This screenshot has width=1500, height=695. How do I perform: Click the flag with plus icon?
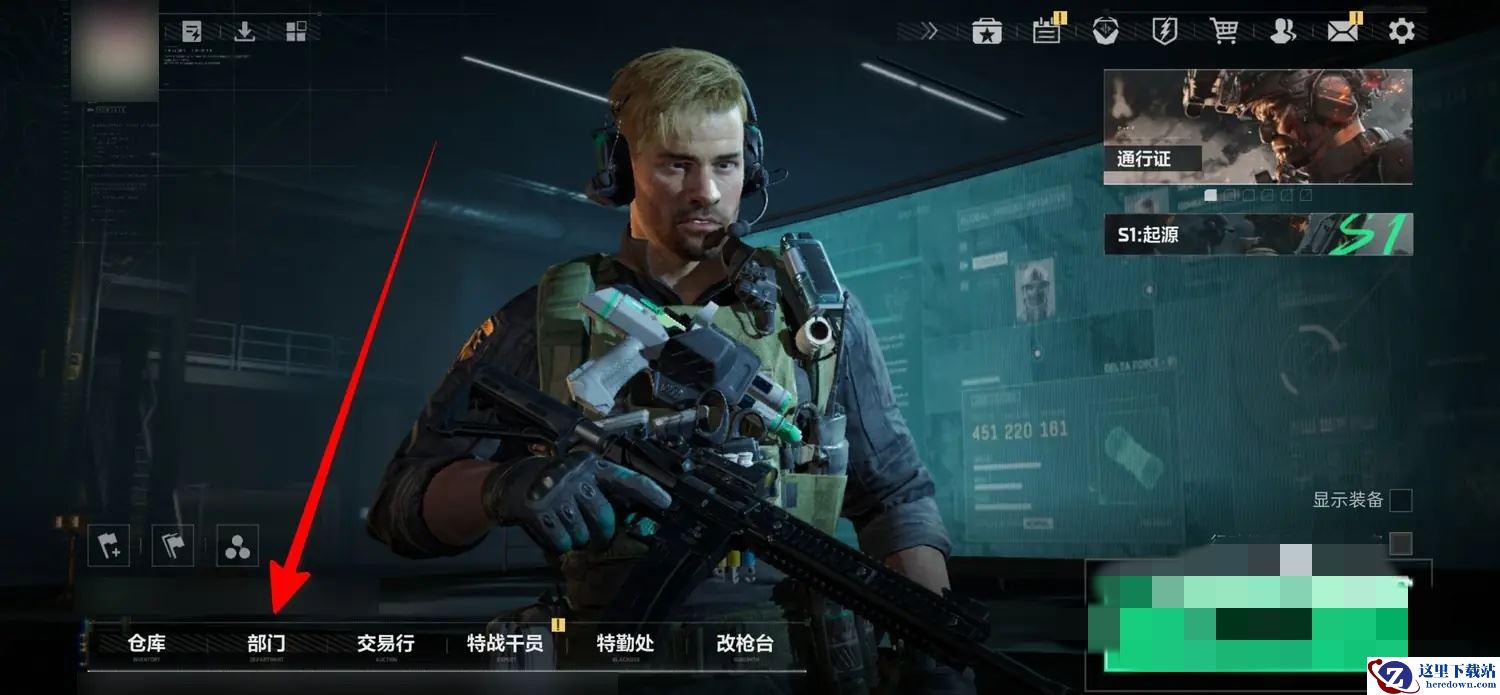click(108, 546)
